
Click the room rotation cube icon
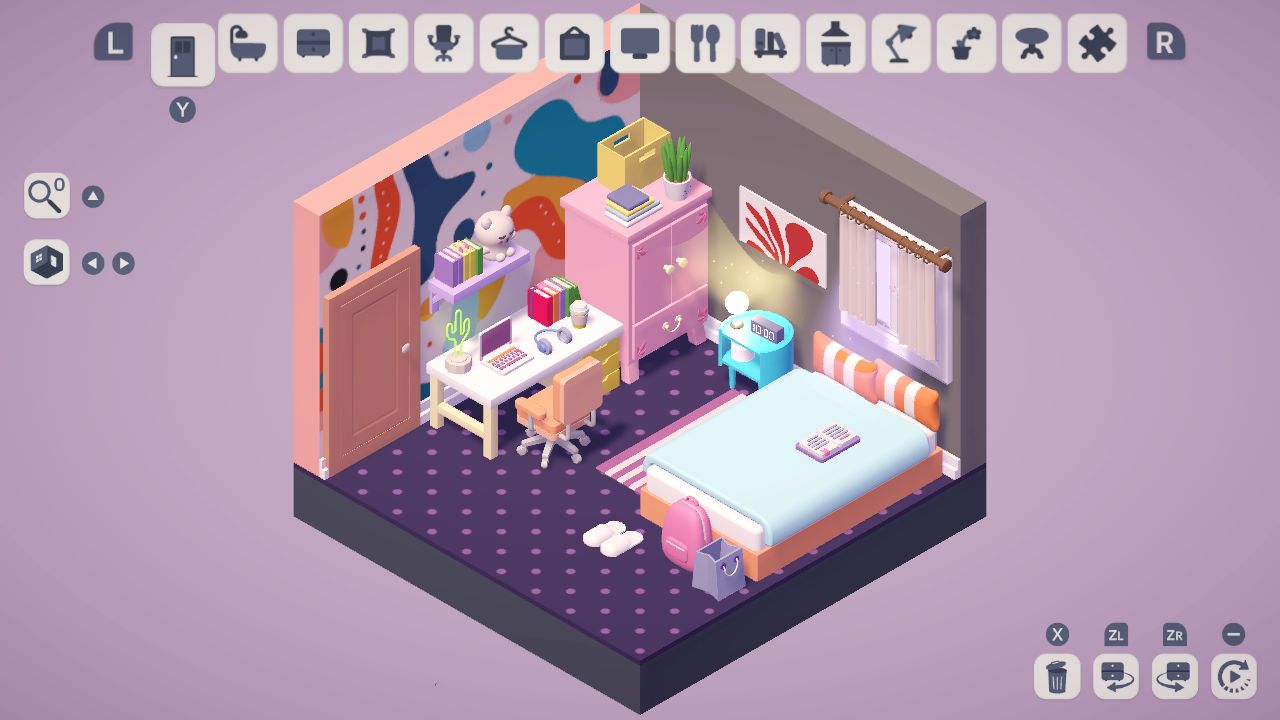pos(46,262)
